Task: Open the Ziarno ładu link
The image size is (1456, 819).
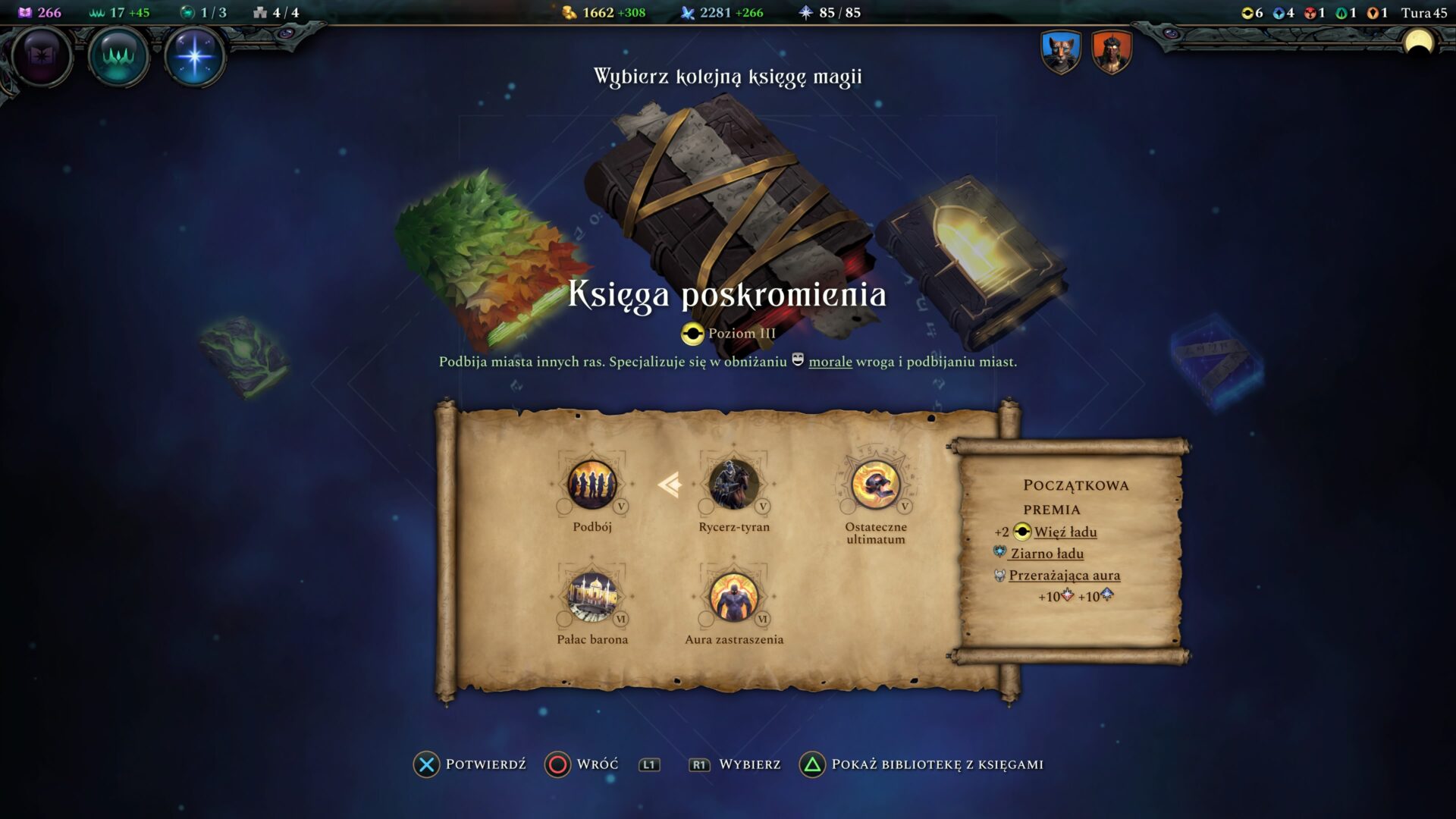Action: pyautogui.click(x=1046, y=554)
